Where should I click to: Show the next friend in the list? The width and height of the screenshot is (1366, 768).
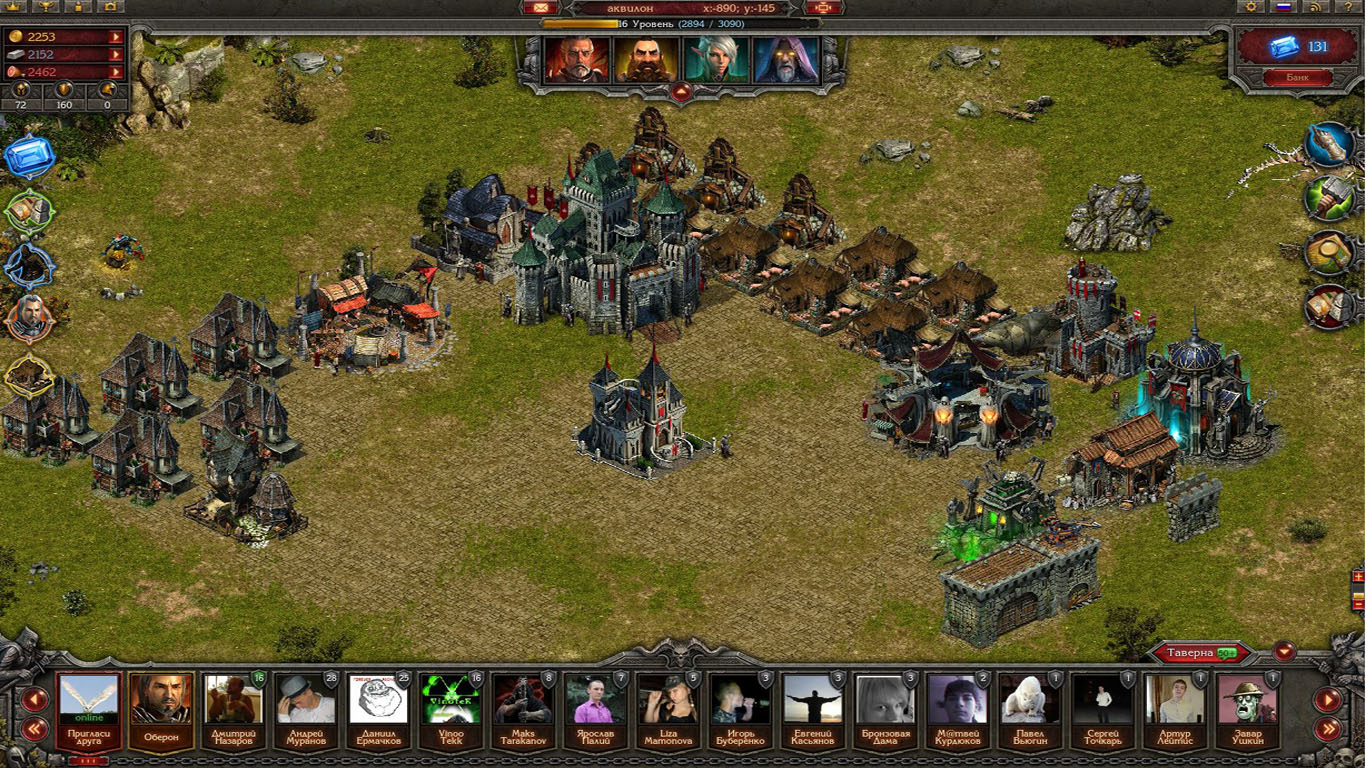point(1328,700)
